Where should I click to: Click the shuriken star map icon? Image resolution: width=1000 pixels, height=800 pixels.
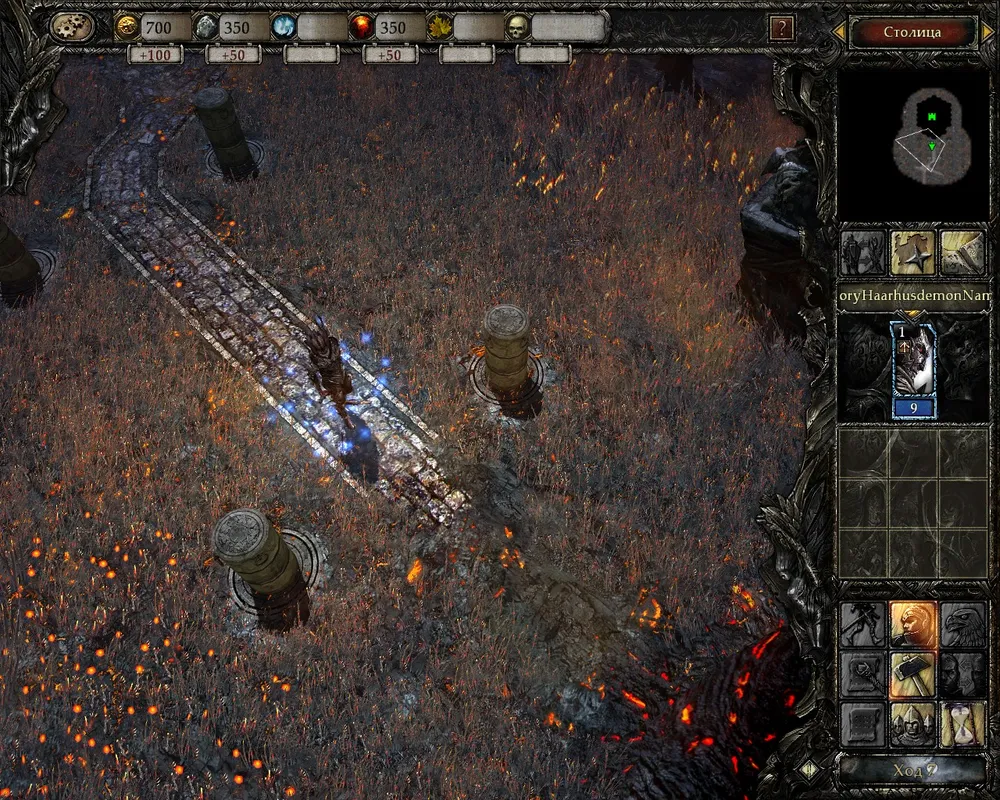(x=913, y=253)
